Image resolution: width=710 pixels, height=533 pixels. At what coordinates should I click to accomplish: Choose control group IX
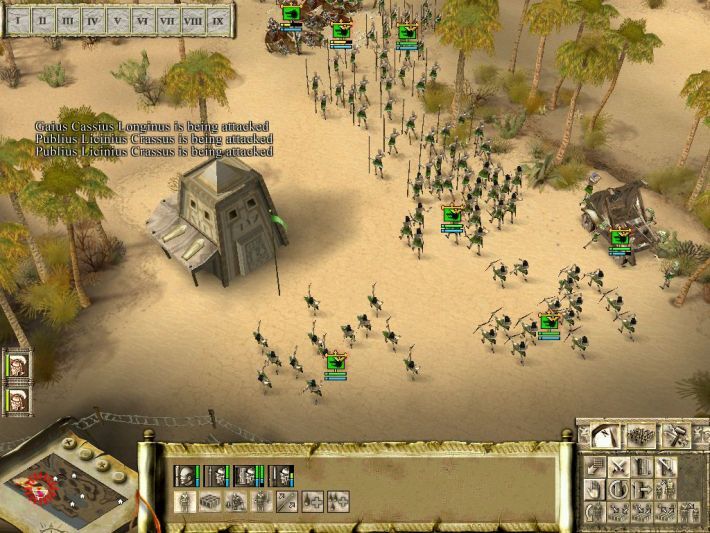pyautogui.click(x=218, y=19)
